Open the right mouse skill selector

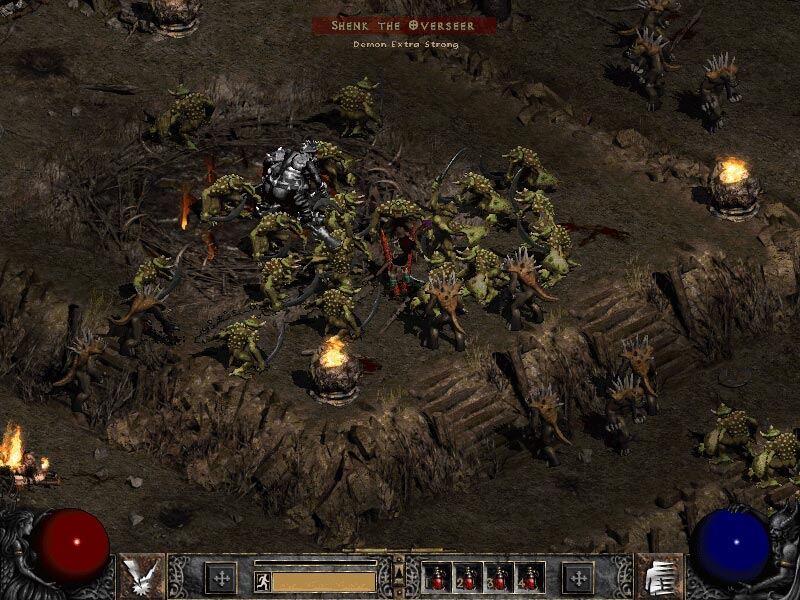tap(659, 577)
